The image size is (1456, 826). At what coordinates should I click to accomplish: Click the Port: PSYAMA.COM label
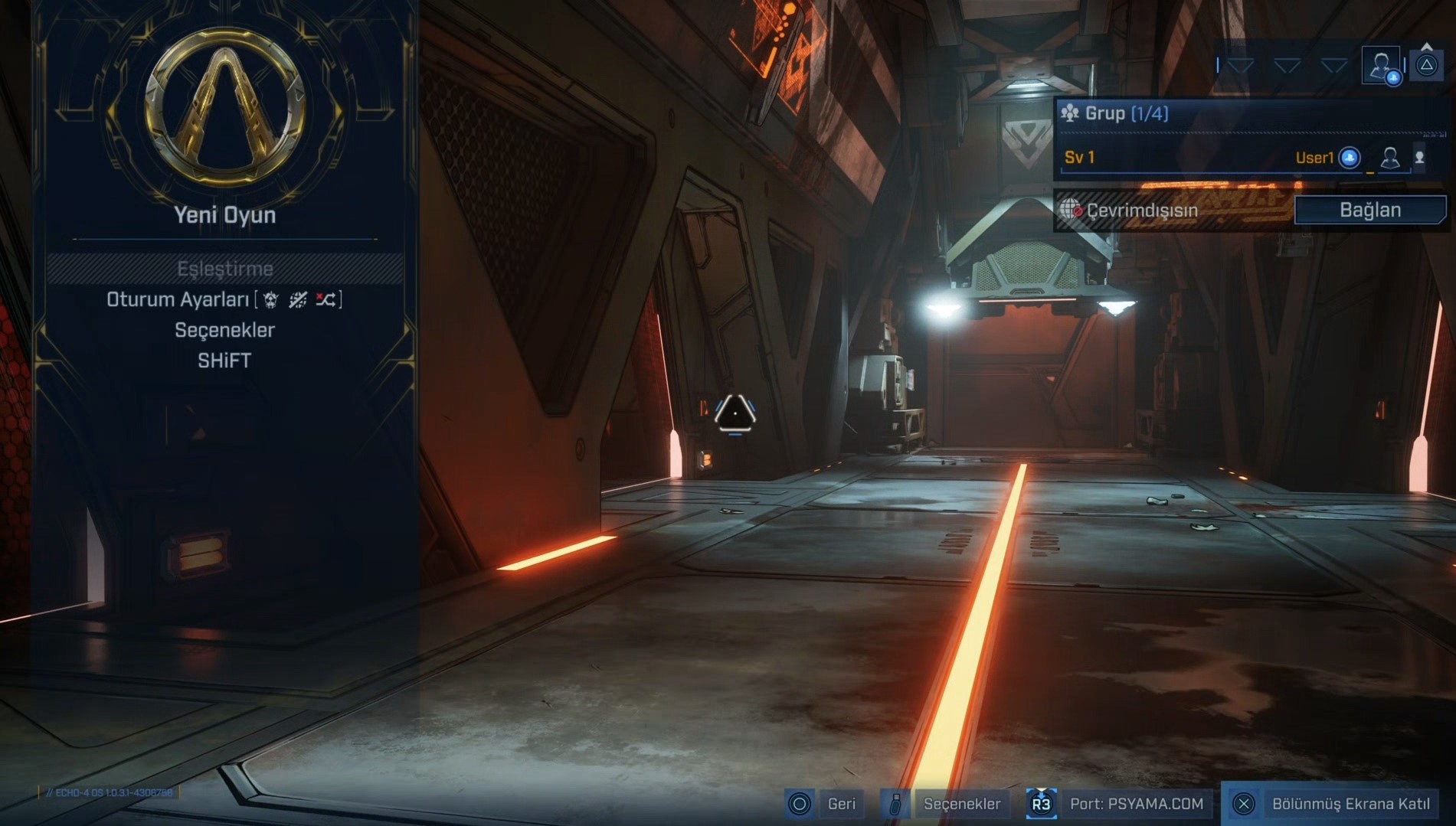pyautogui.click(x=1136, y=804)
